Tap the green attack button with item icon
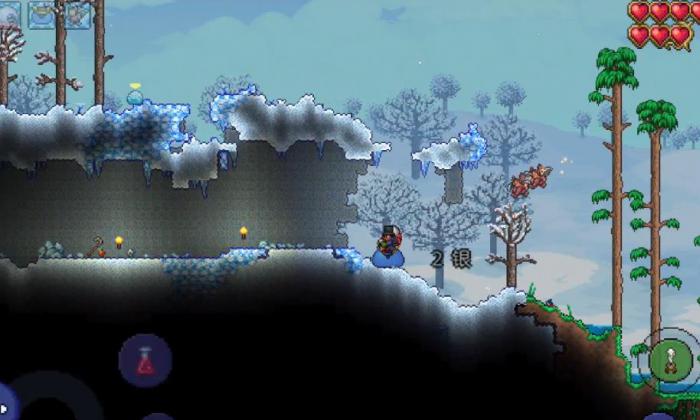700x420 pixels. [x=672, y=358]
